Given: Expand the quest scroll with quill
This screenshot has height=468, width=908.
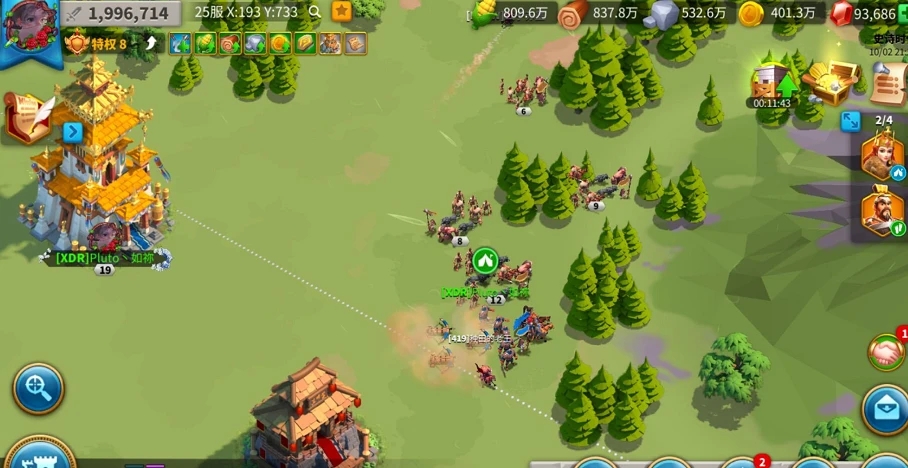Looking at the screenshot, I should coord(28,117).
